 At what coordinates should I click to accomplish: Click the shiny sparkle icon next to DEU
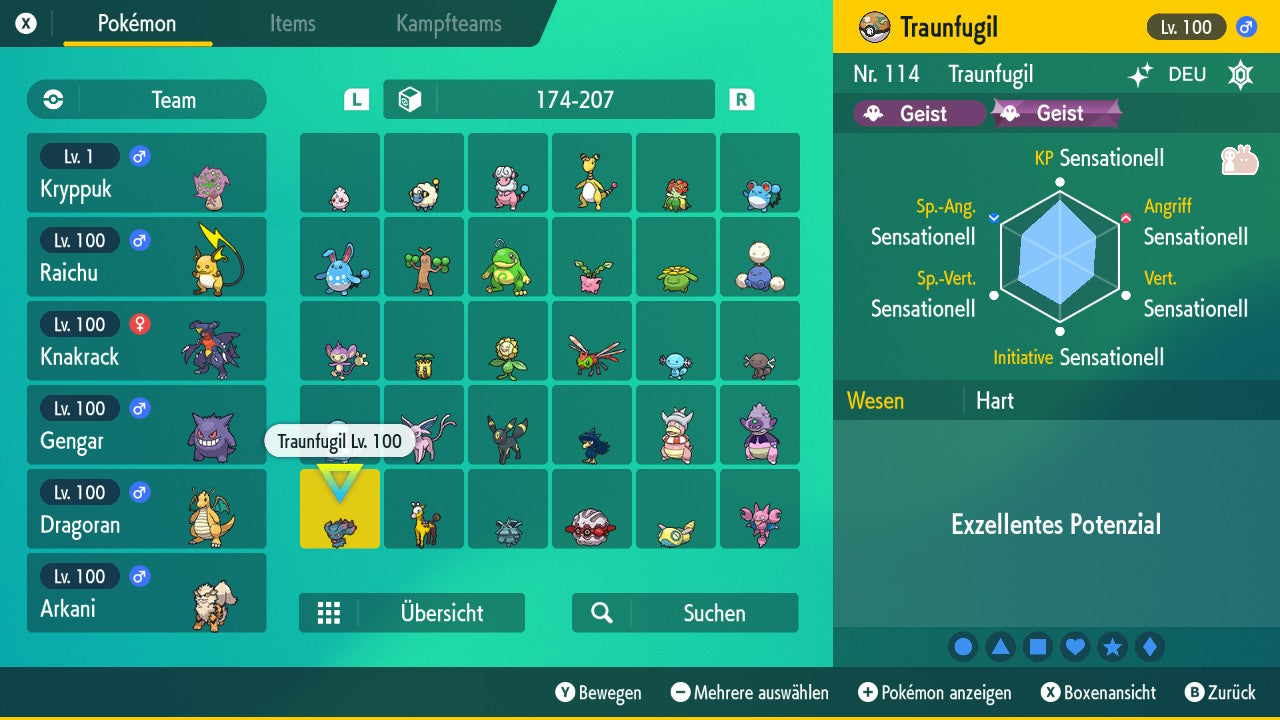click(1140, 74)
